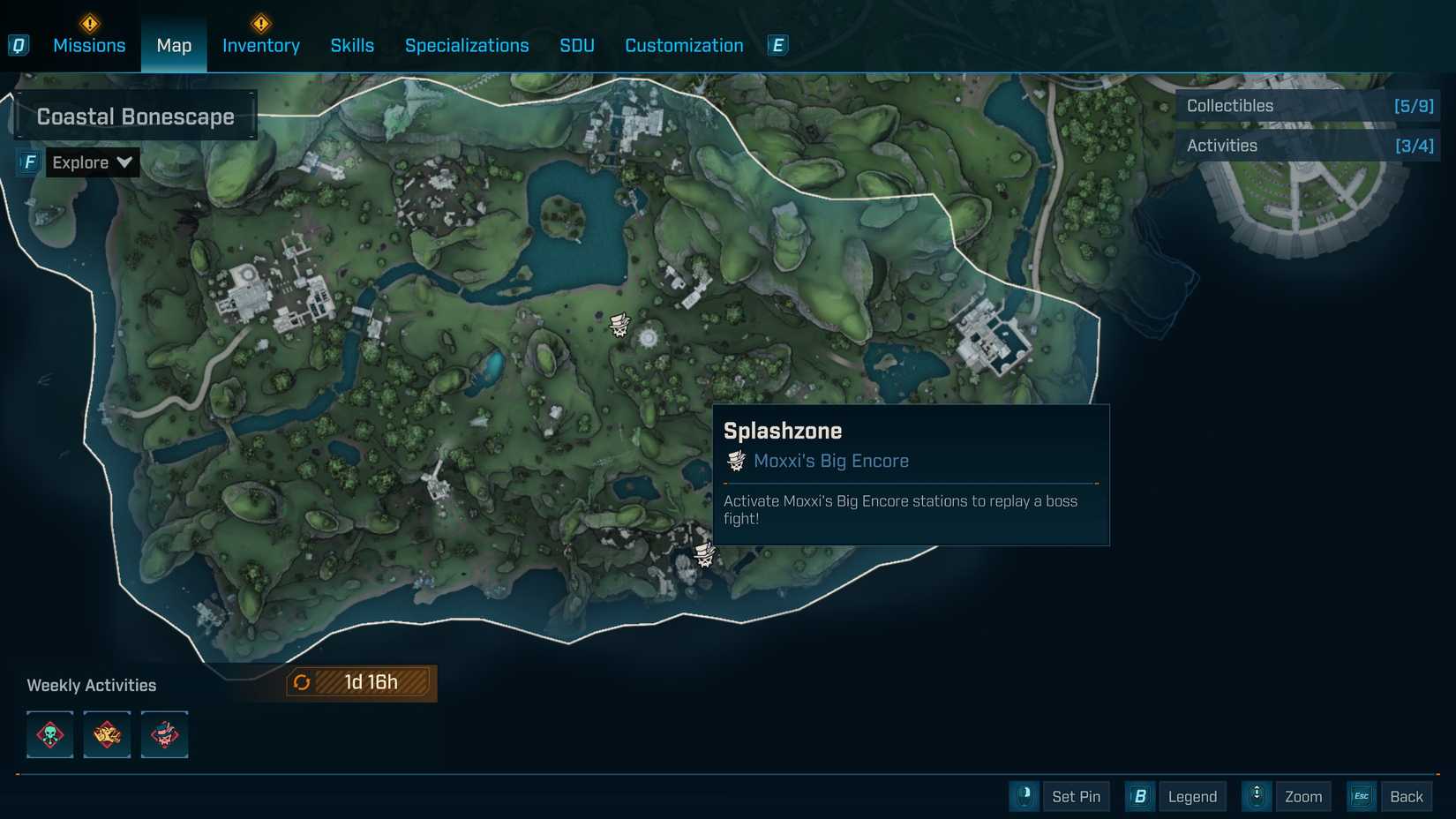Screen dimensions: 1456x819
Task: Toggle the Activities tracker entry
Action: pos(1308,146)
